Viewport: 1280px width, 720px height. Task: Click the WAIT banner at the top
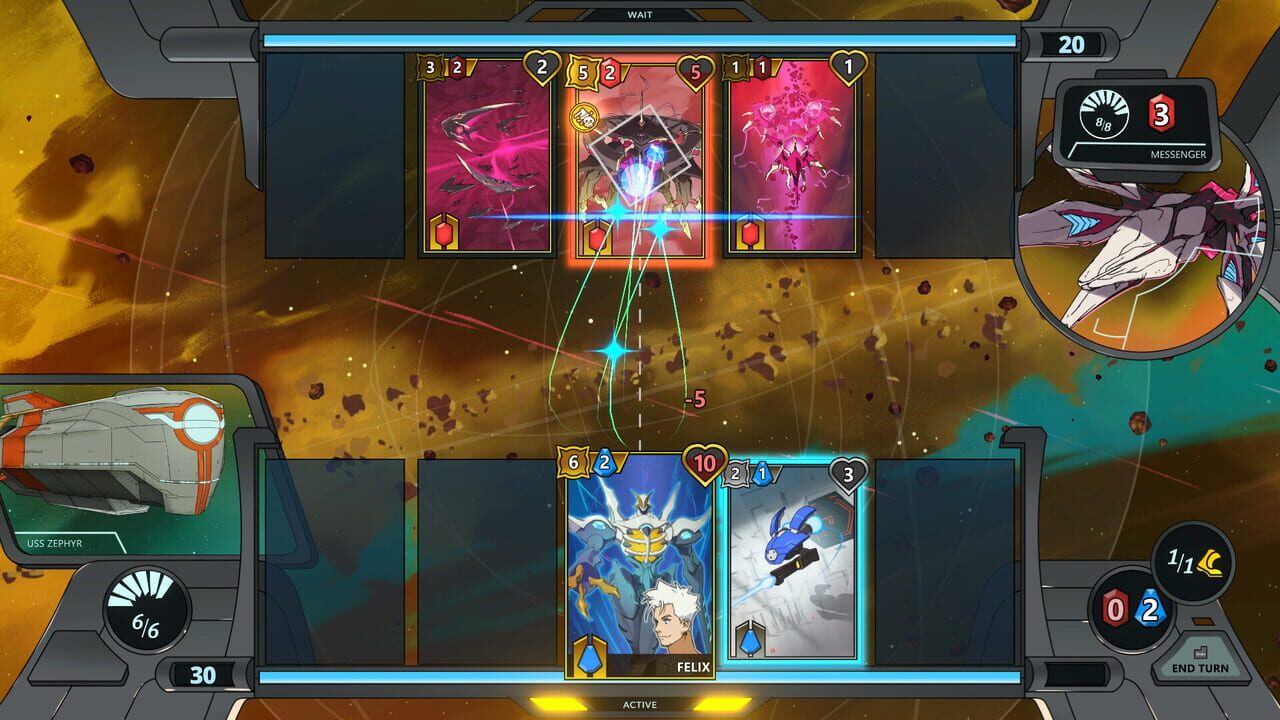[640, 14]
